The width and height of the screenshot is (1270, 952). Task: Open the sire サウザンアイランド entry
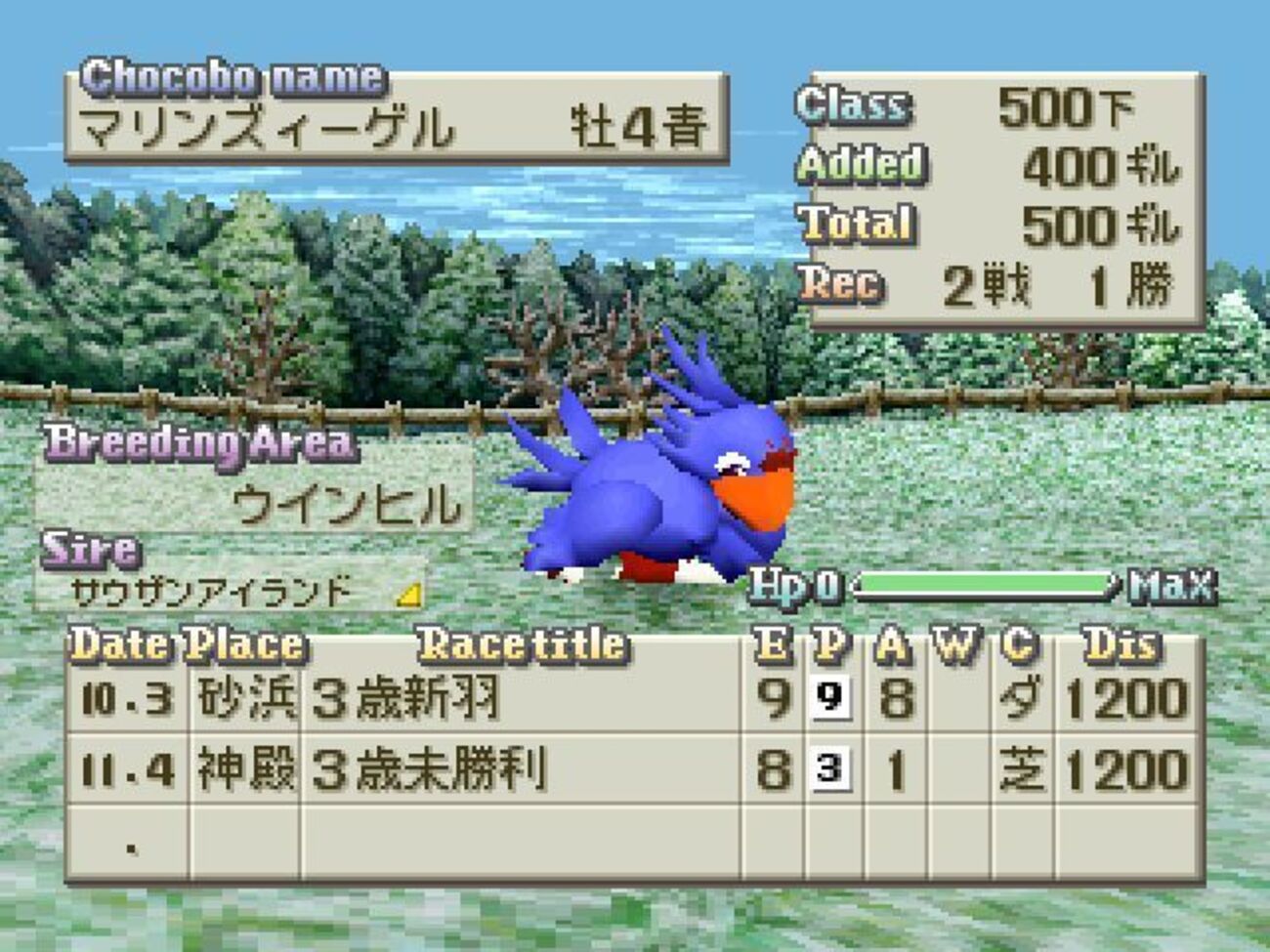pyautogui.click(x=211, y=591)
